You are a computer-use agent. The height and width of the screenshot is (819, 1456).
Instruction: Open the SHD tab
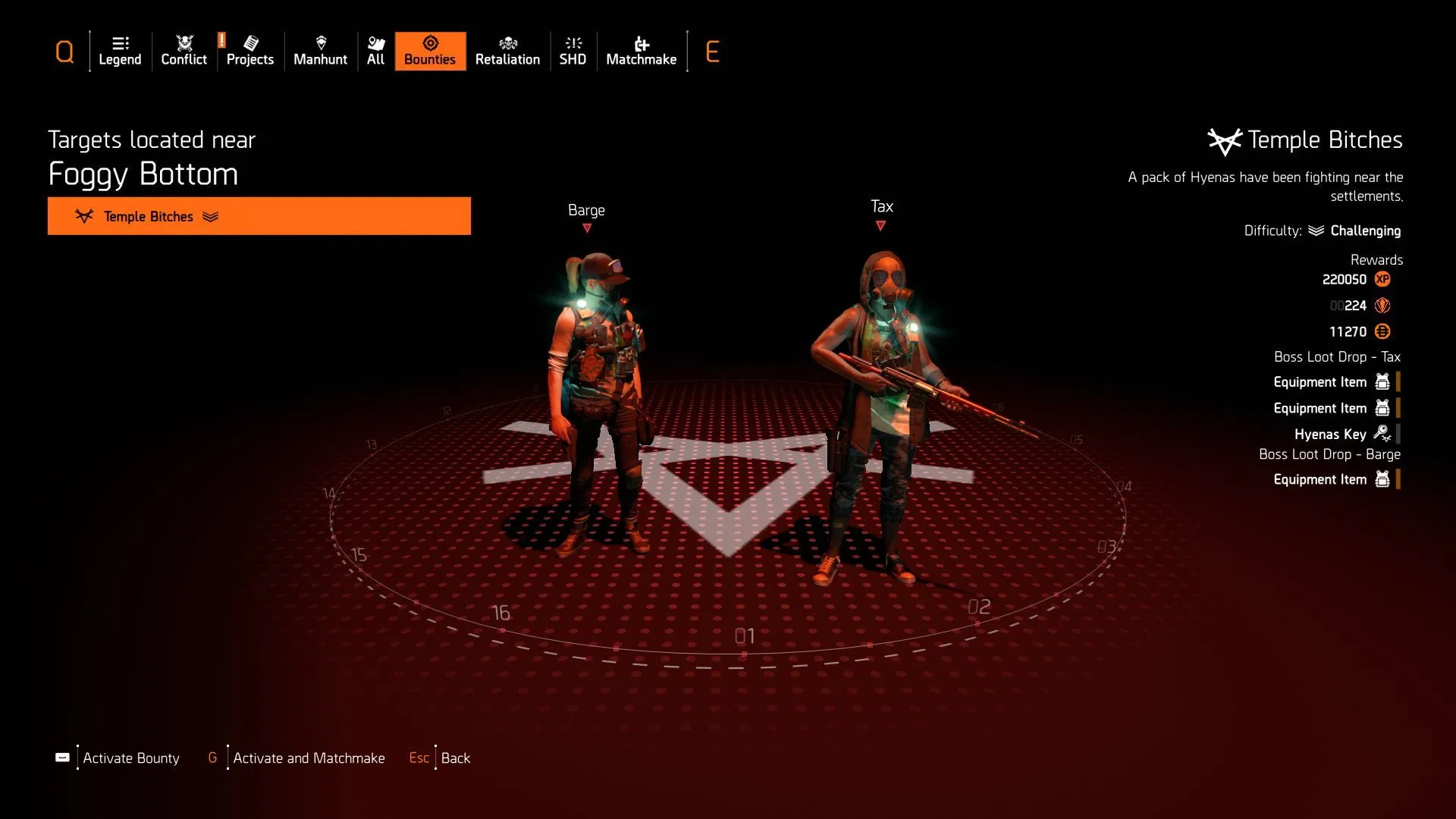tap(573, 52)
